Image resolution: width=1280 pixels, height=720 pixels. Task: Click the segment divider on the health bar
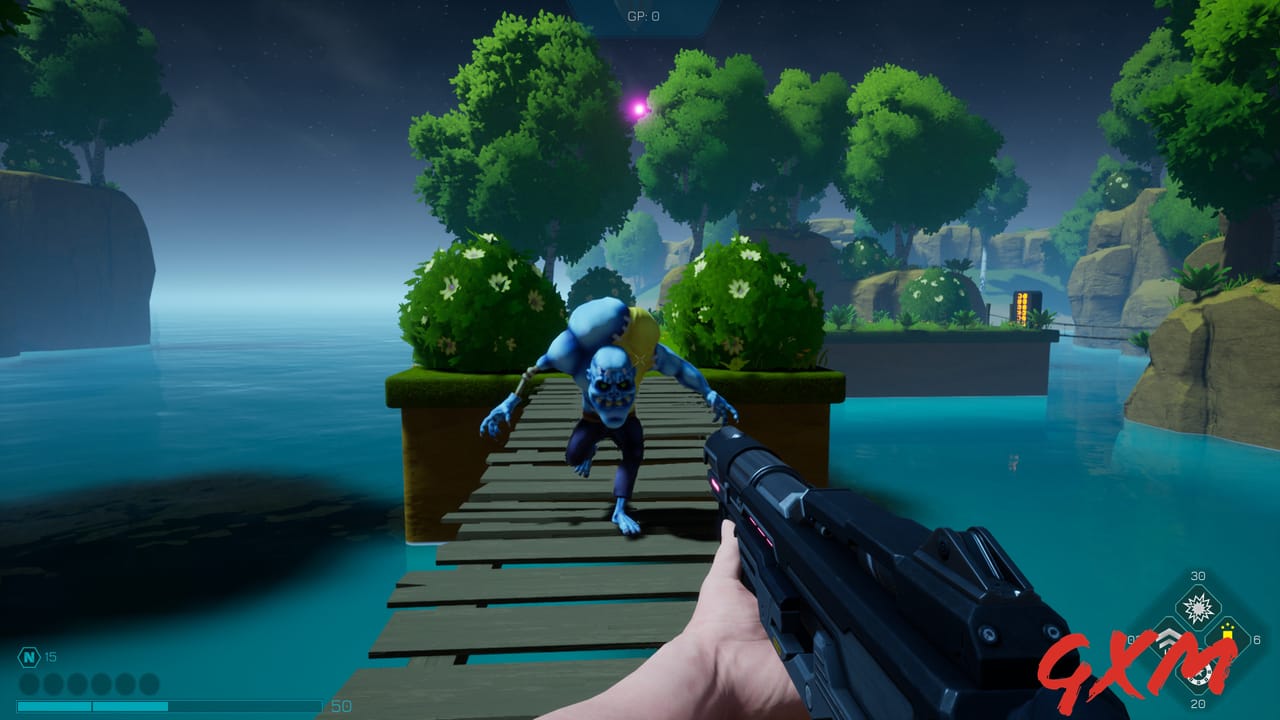coord(92,704)
